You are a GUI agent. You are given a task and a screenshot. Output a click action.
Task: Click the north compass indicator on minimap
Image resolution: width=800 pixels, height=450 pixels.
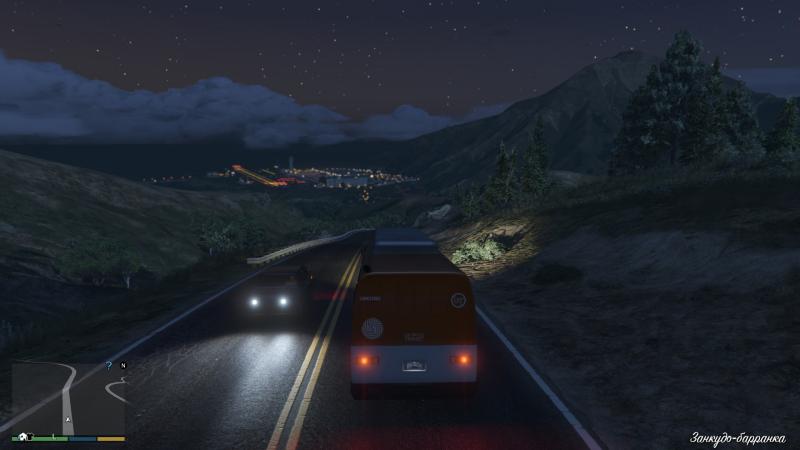[x=124, y=366]
